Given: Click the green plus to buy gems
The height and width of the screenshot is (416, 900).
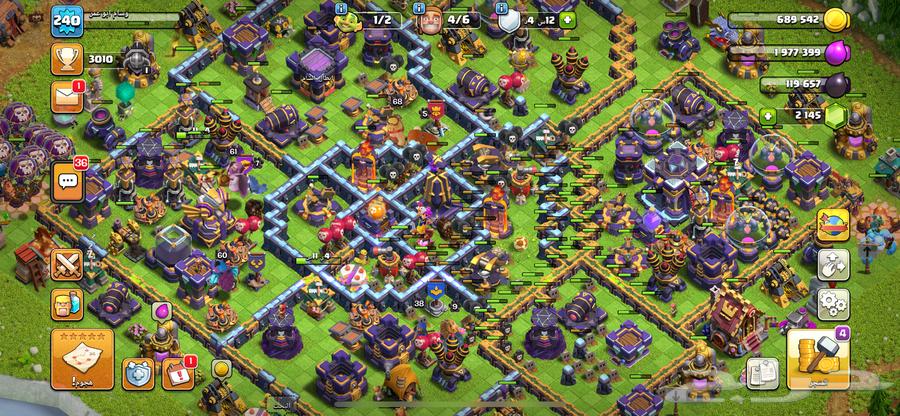Looking at the screenshot, I should (x=769, y=116).
